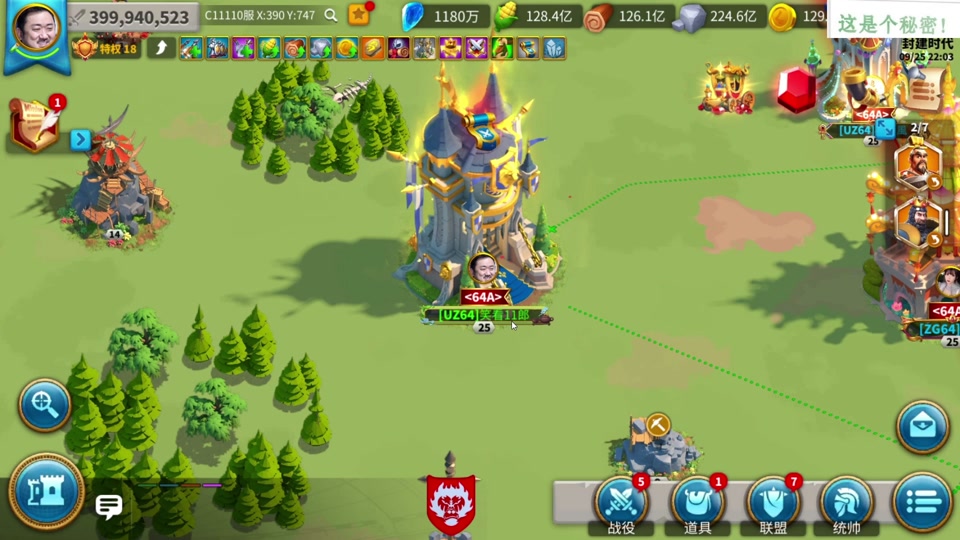Collapse the round list menu button

point(921,501)
